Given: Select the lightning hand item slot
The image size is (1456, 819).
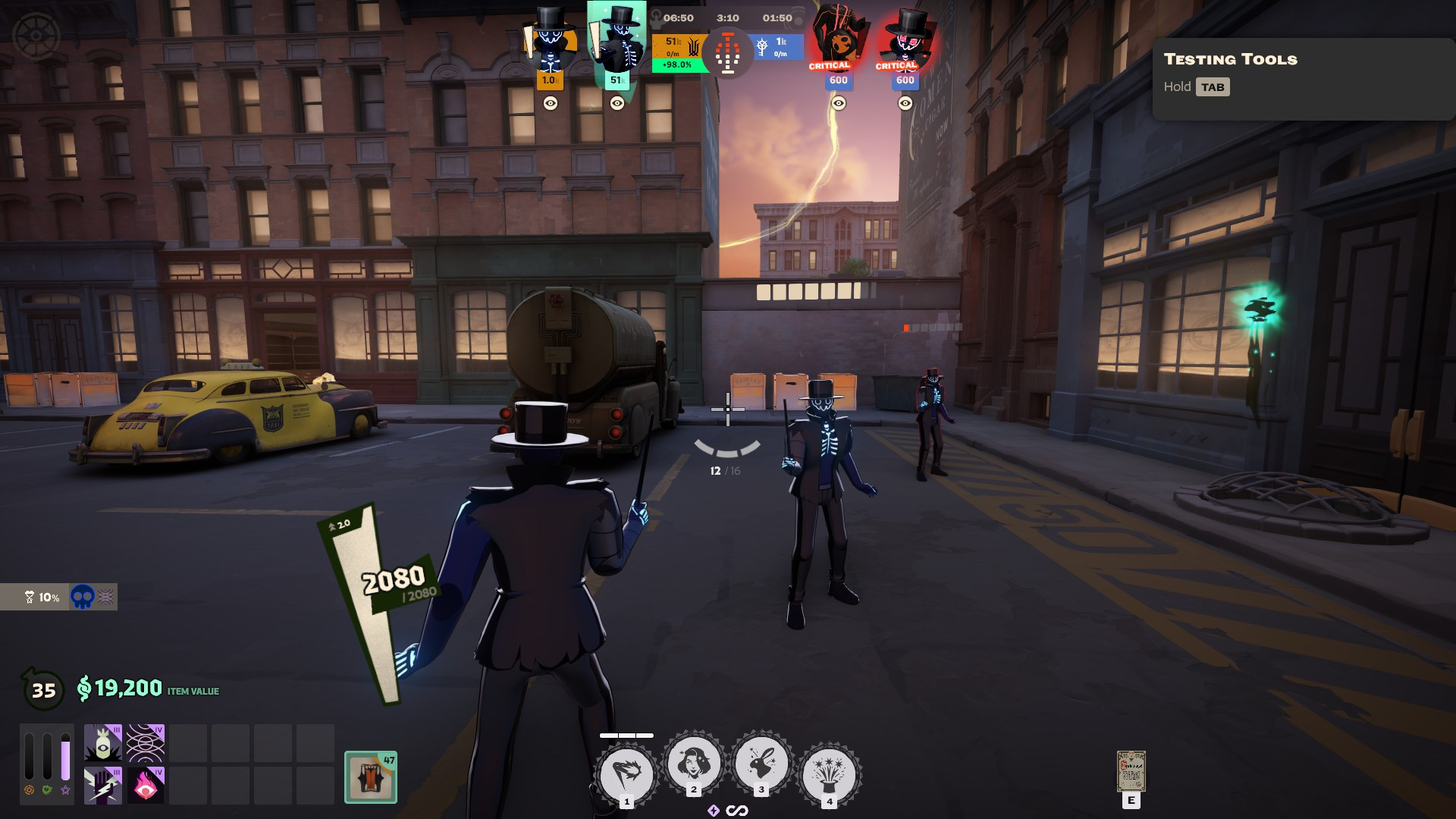Looking at the screenshot, I should [102, 785].
